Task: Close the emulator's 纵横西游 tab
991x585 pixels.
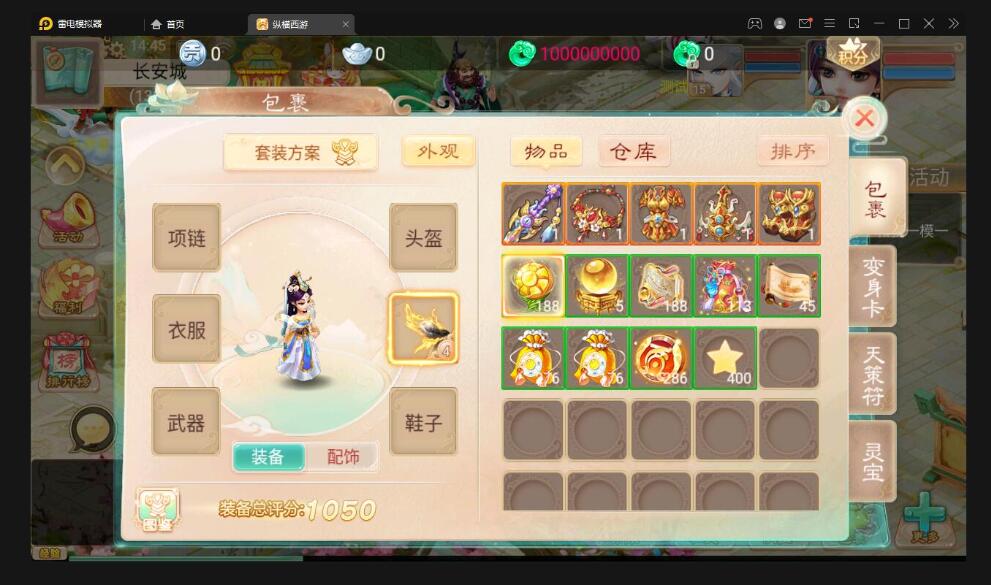Action: pos(346,24)
